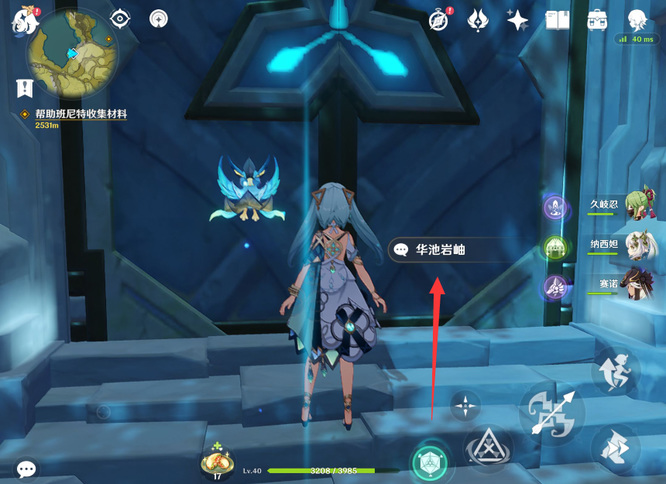
Task: Activate the sprint dash button
Action: pyautogui.click(x=615, y=447)
